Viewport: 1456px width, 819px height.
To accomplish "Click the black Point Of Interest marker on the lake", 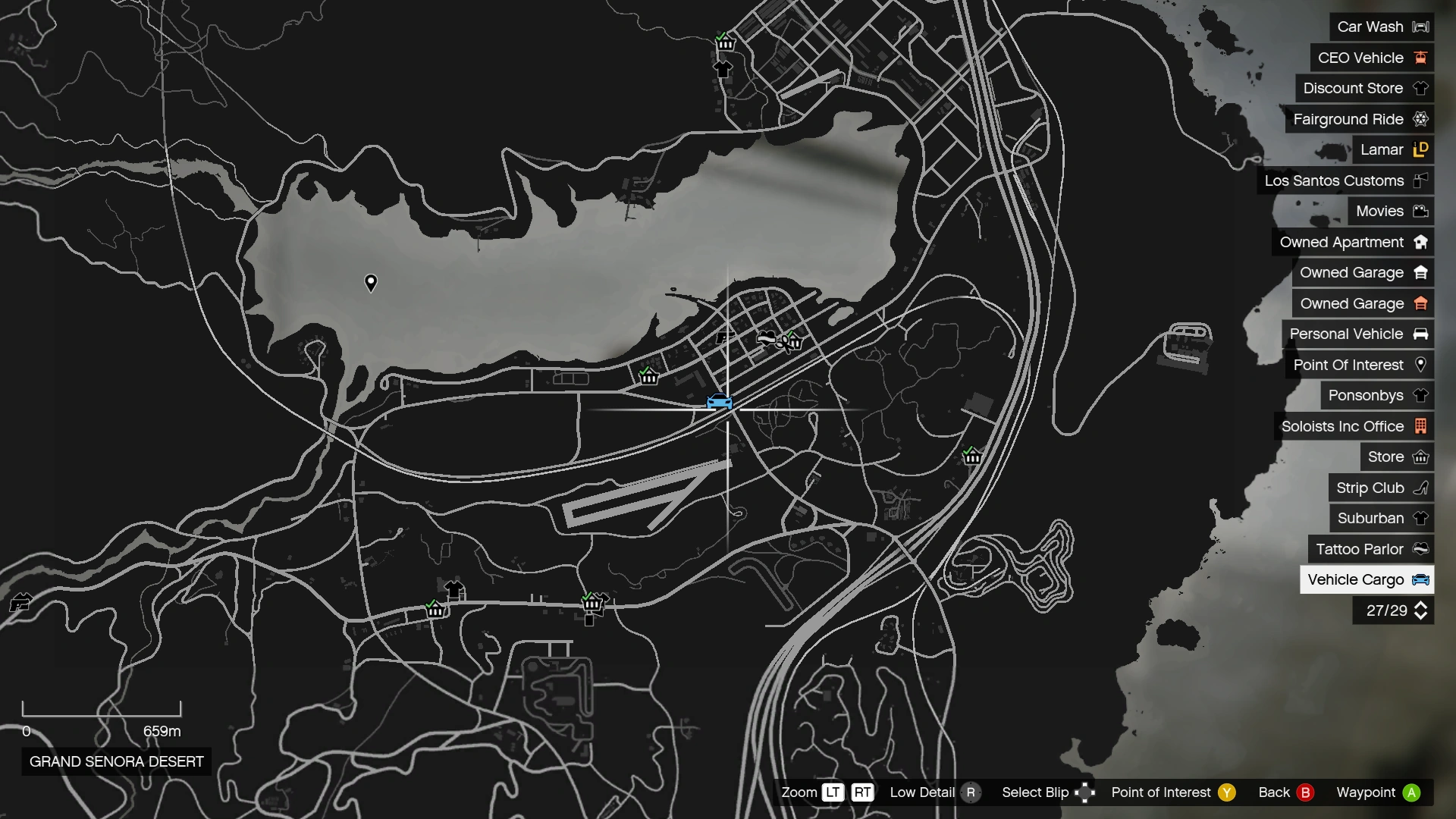I will [370, 282].
